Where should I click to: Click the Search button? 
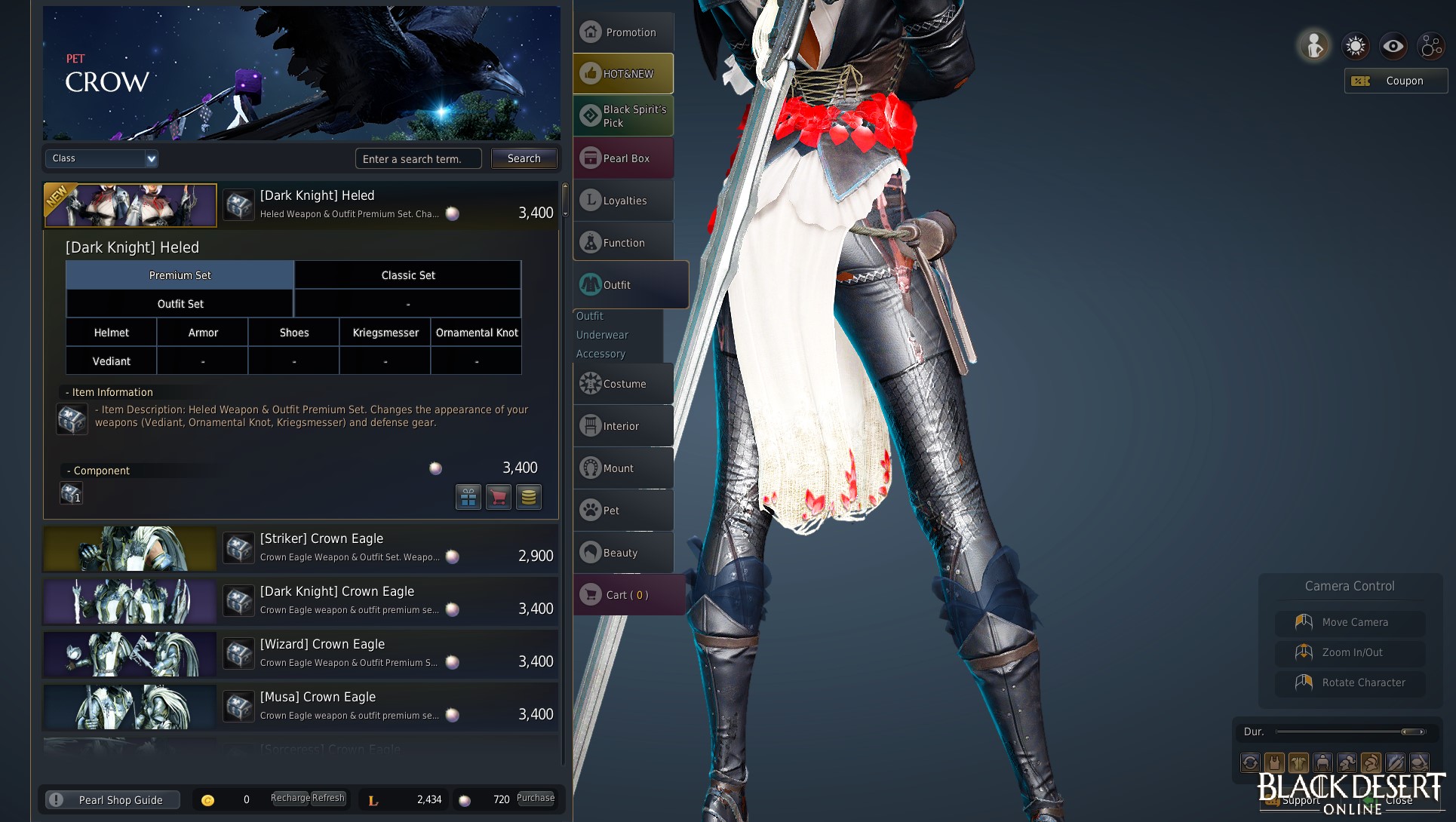pyautogui.click(x=524, y=158)
